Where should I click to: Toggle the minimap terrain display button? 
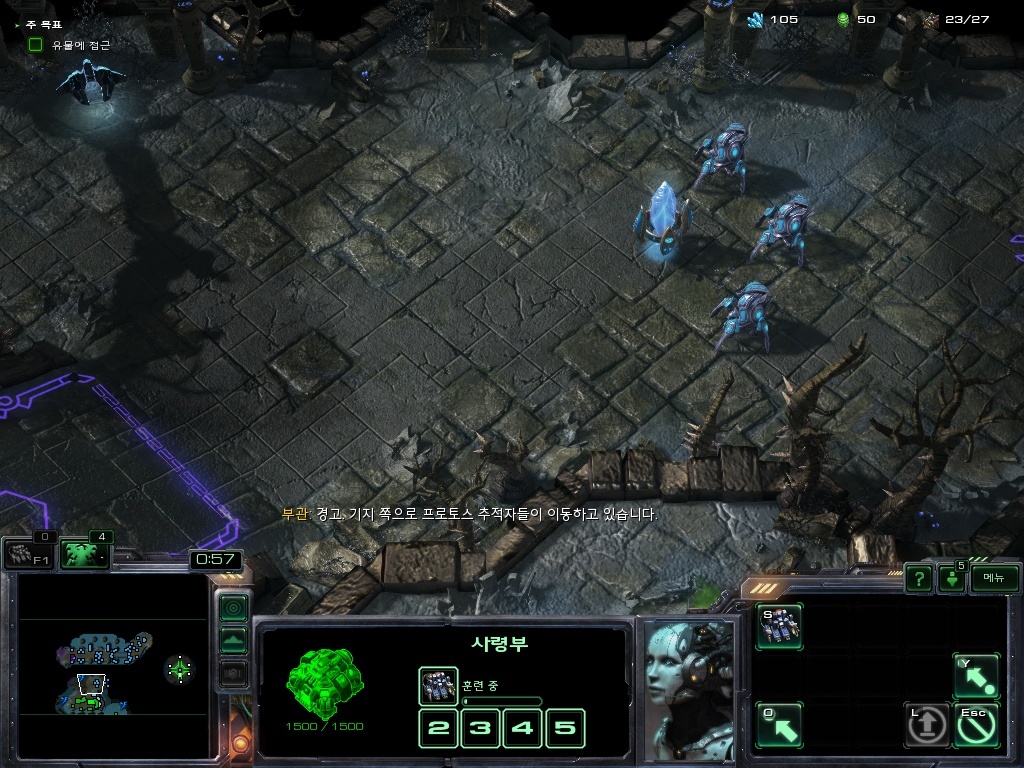(x=233, y=640)
